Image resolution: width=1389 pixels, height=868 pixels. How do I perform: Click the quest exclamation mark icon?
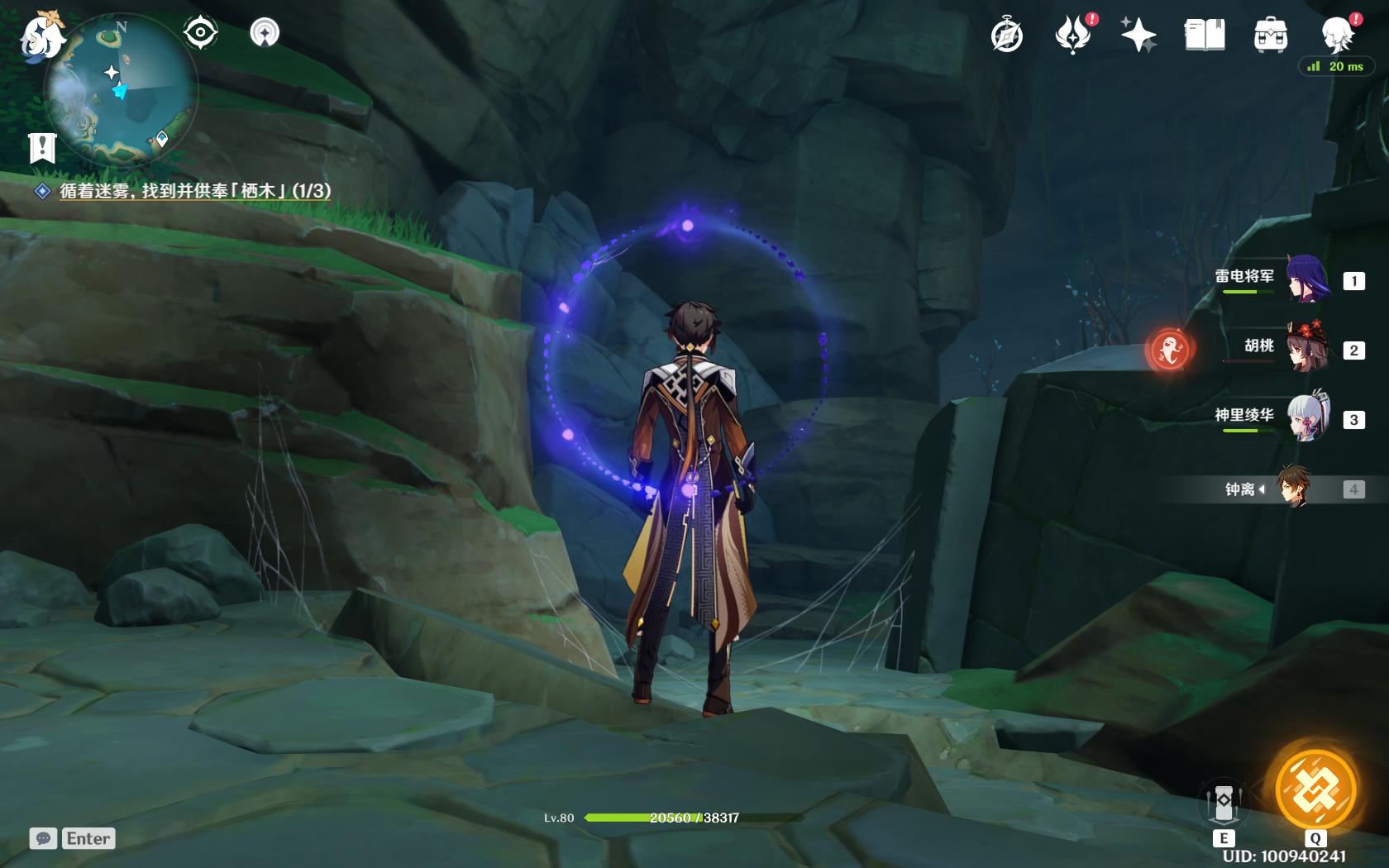click(x=42, y=148)
